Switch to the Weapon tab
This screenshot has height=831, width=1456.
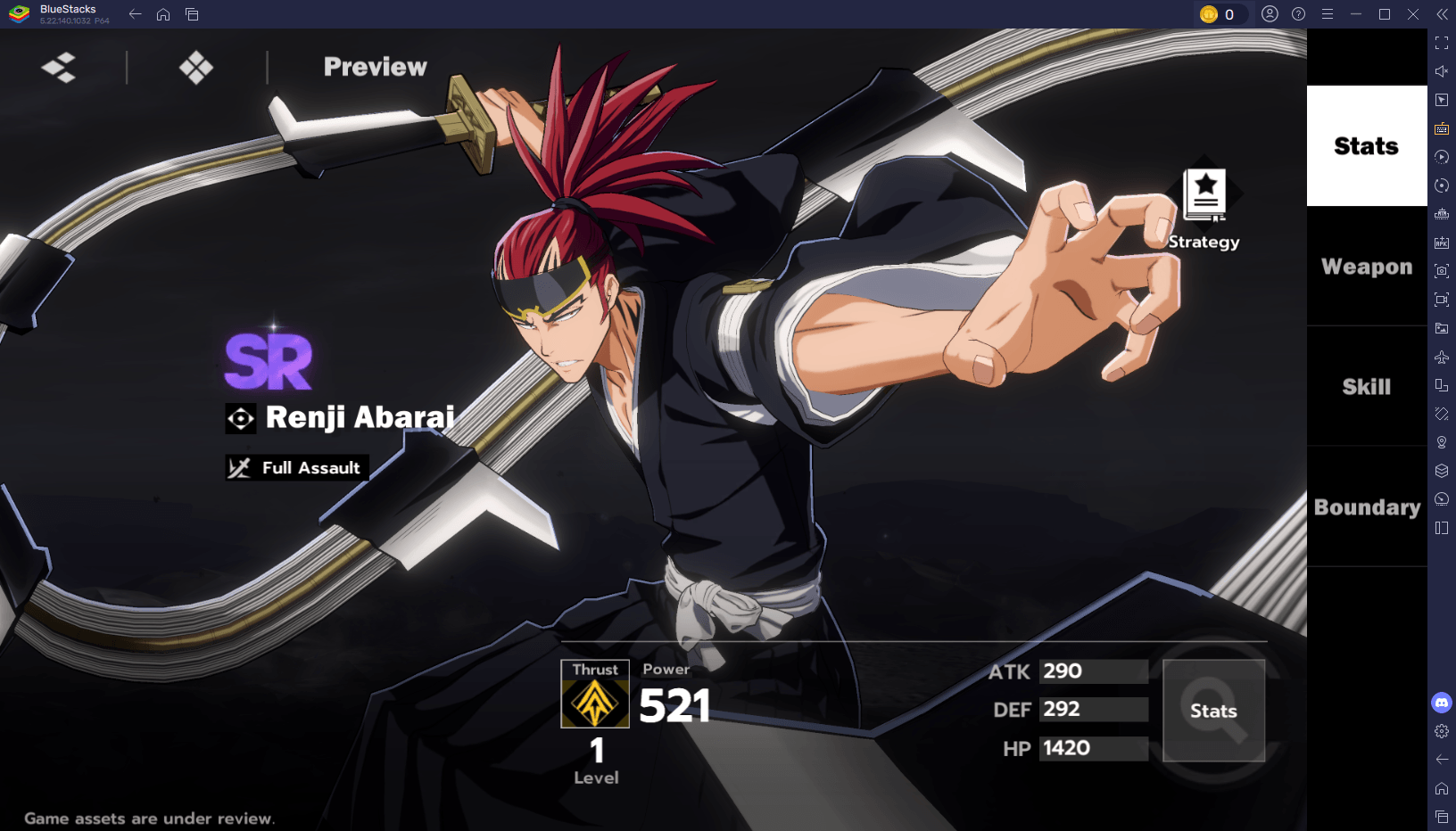(x=1365, y=266)
